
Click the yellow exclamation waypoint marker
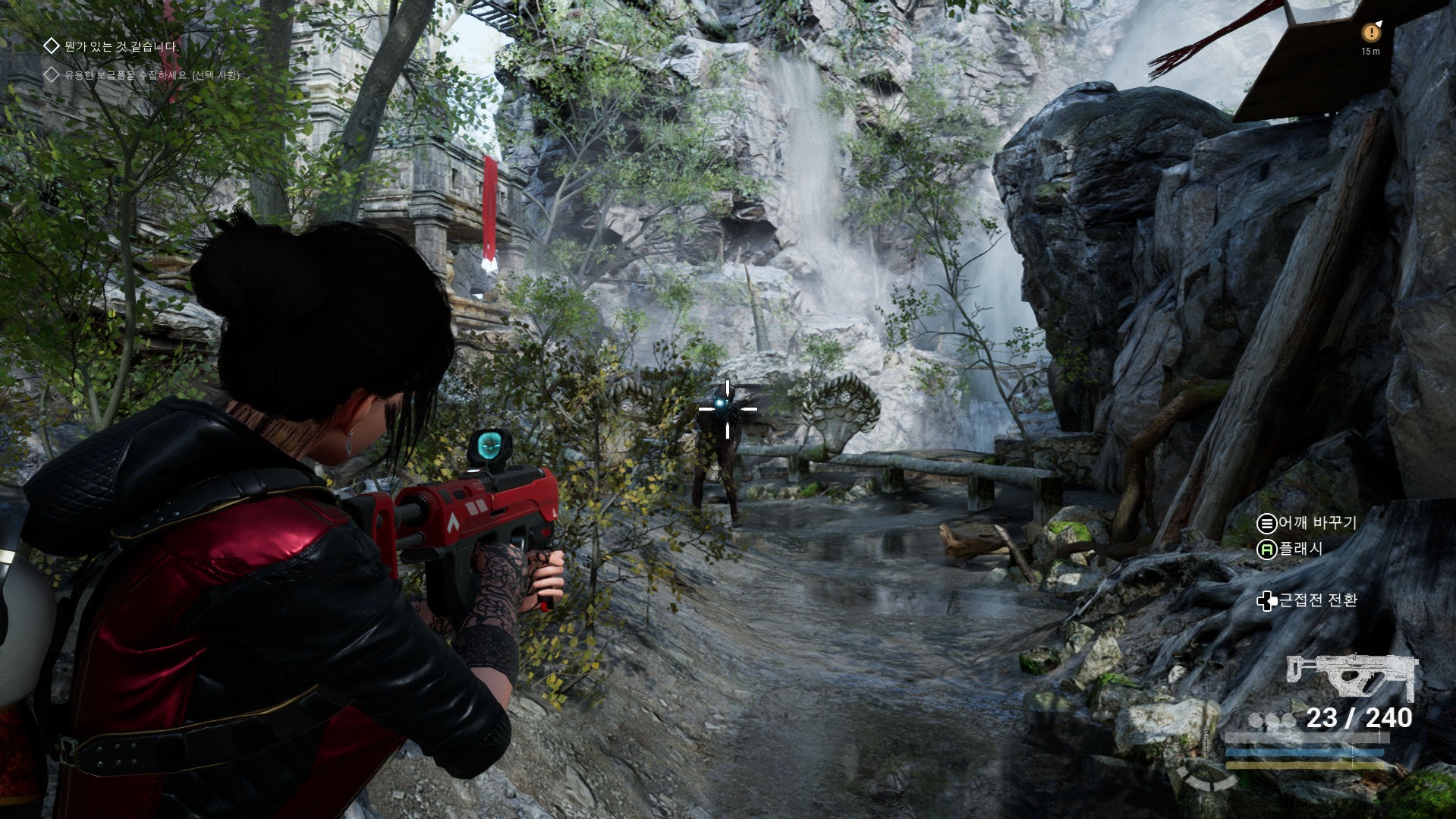pyautogui.click(x=1370, y=33)
